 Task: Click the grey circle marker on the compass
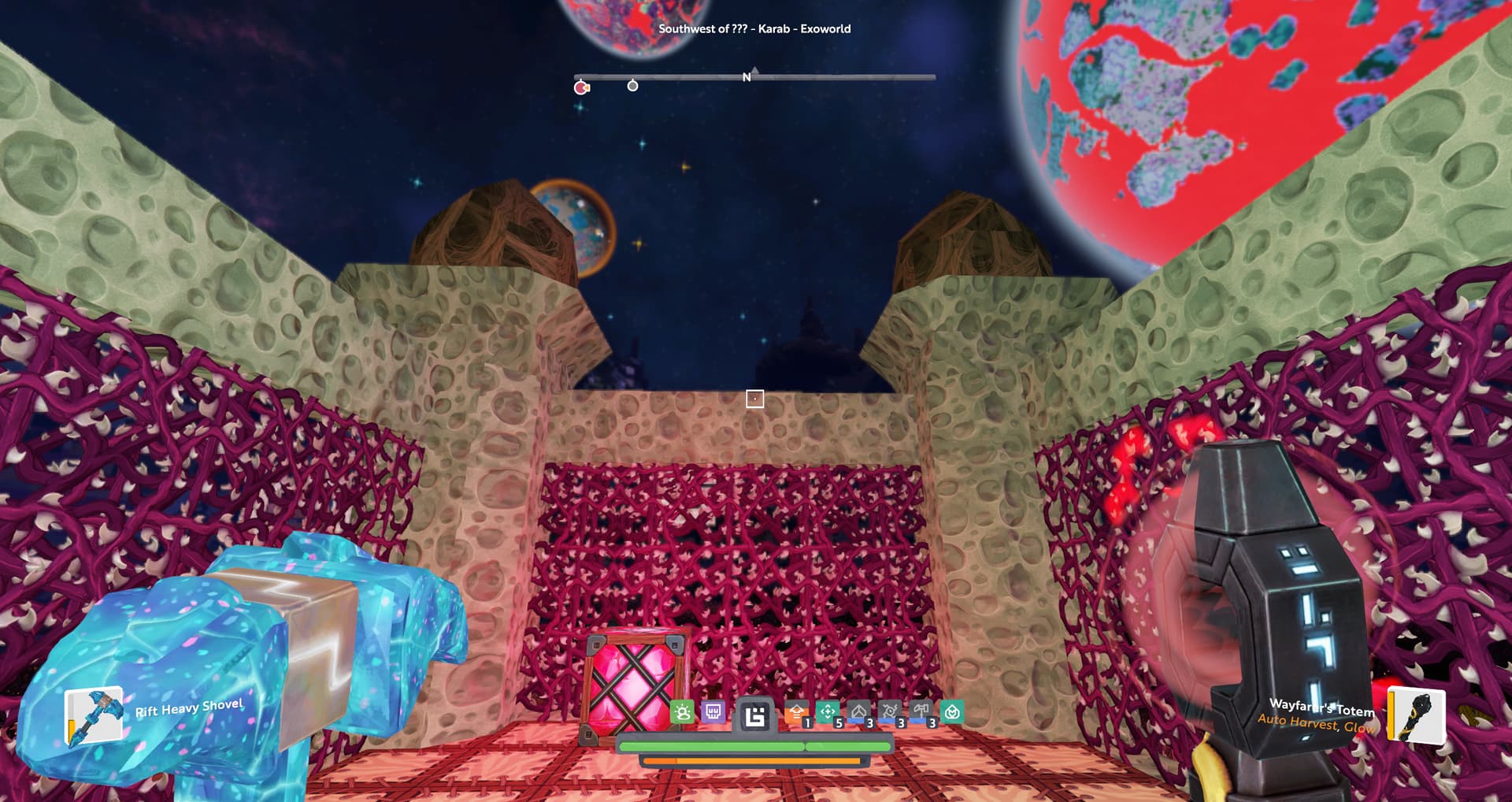tap(632, 85)
